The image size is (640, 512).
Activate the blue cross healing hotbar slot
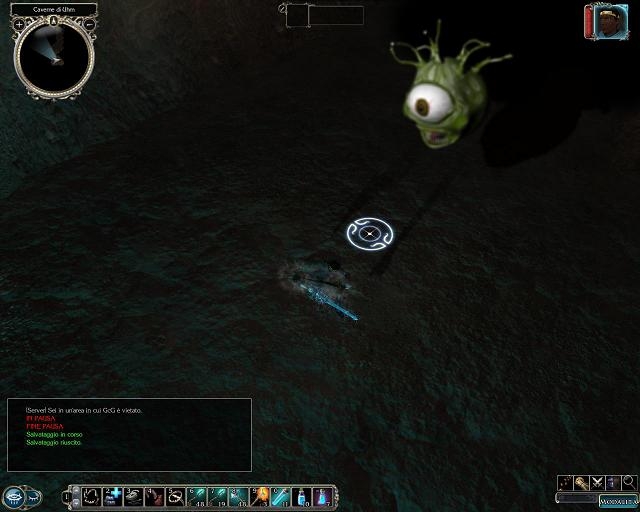(112, 496)
